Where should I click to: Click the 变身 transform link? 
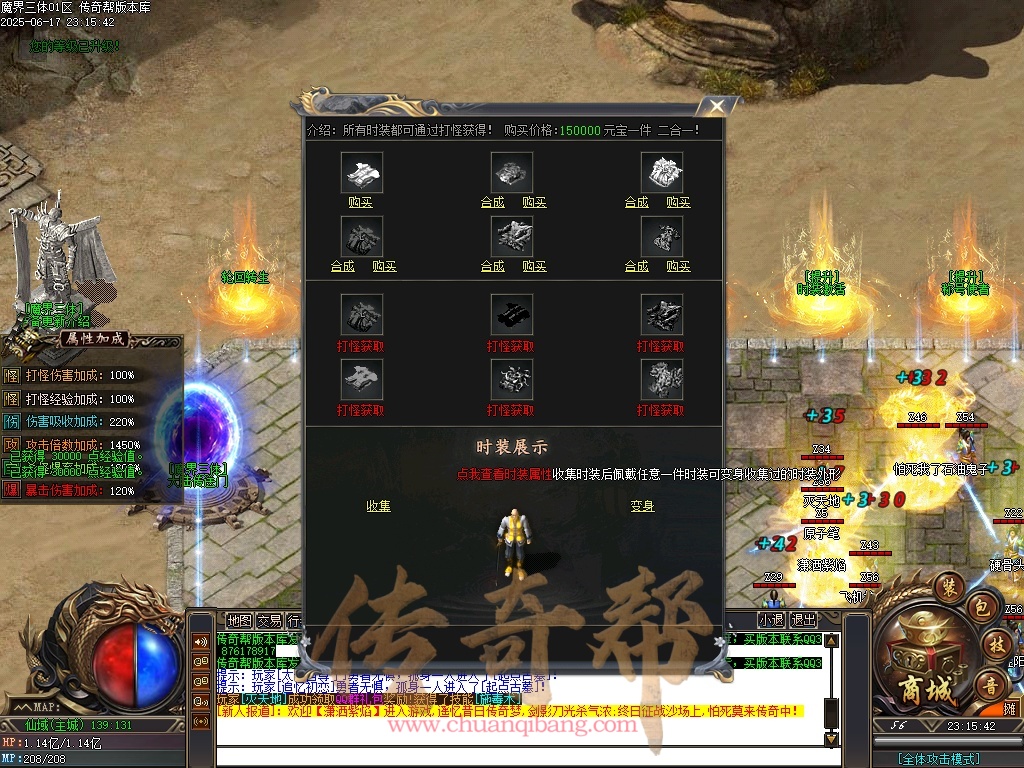(642, 506)
